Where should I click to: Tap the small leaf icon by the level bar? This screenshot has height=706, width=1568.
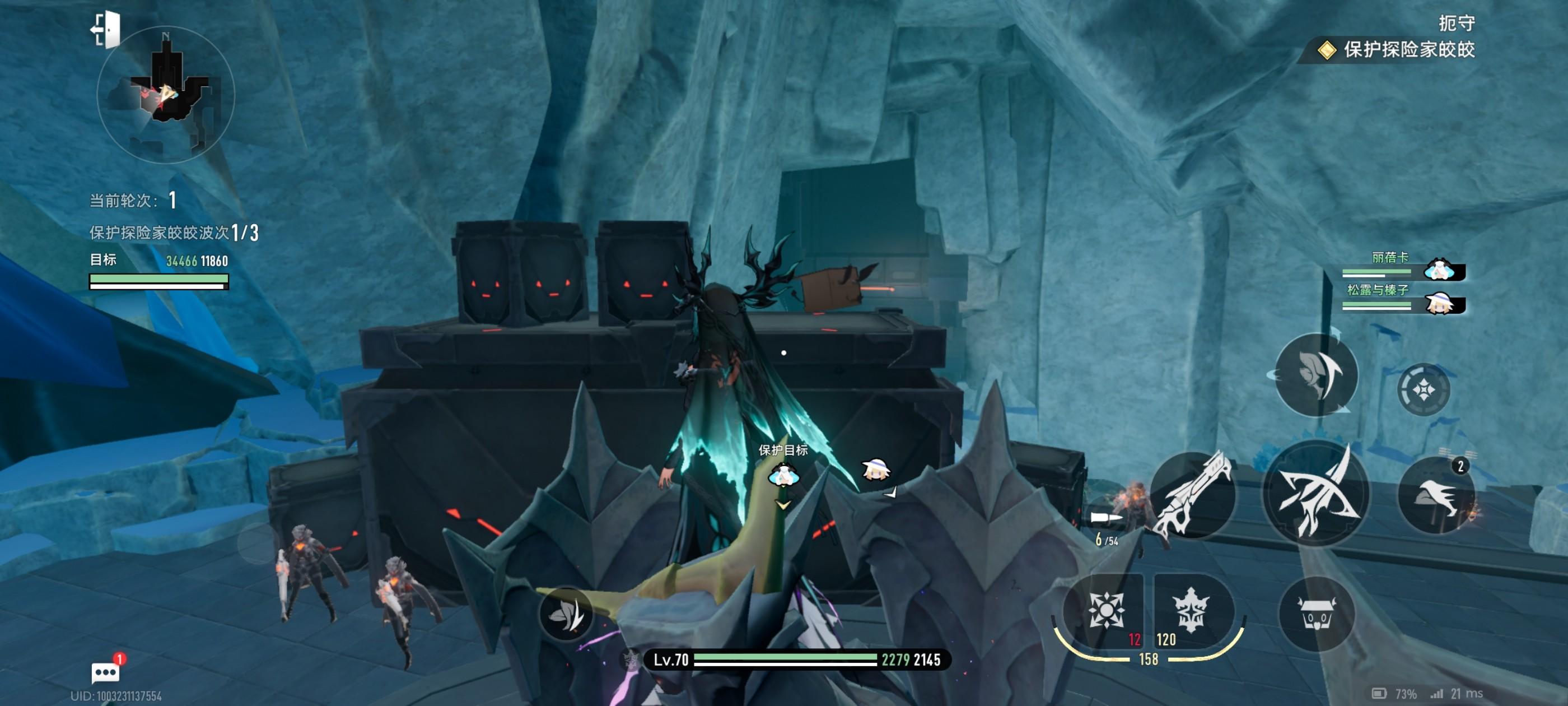coord(566,614)
